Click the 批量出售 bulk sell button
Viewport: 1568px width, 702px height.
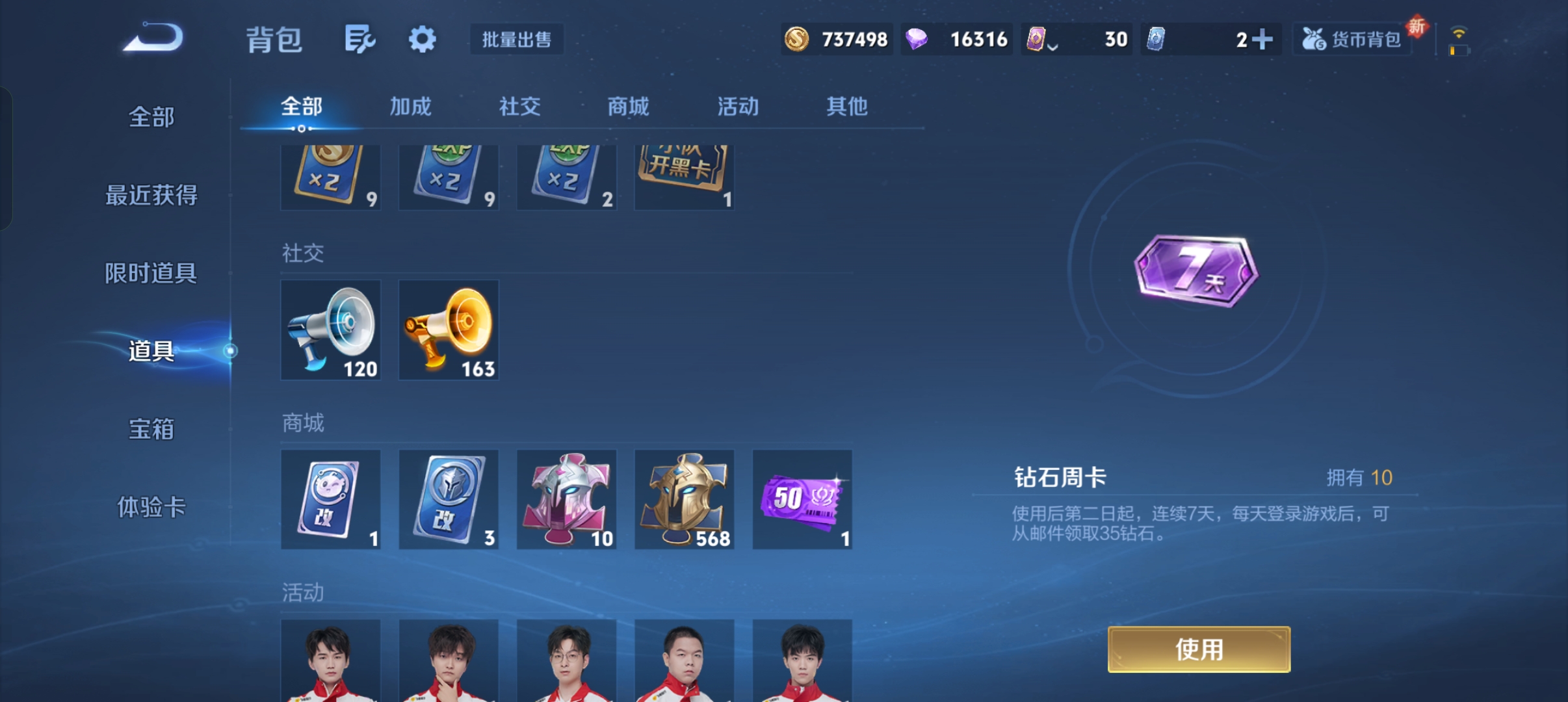517,39
